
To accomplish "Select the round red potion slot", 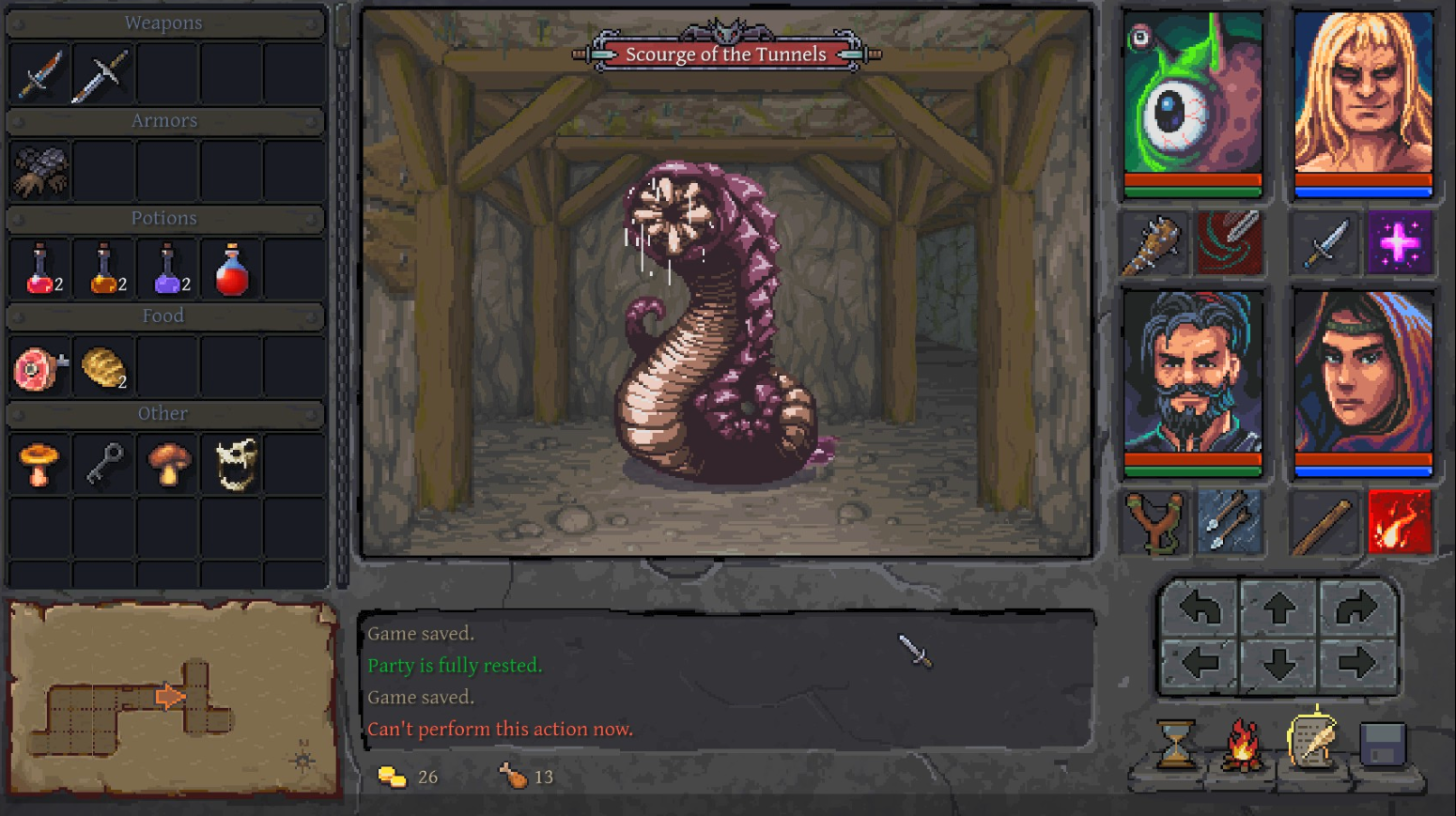I will 232,269.
